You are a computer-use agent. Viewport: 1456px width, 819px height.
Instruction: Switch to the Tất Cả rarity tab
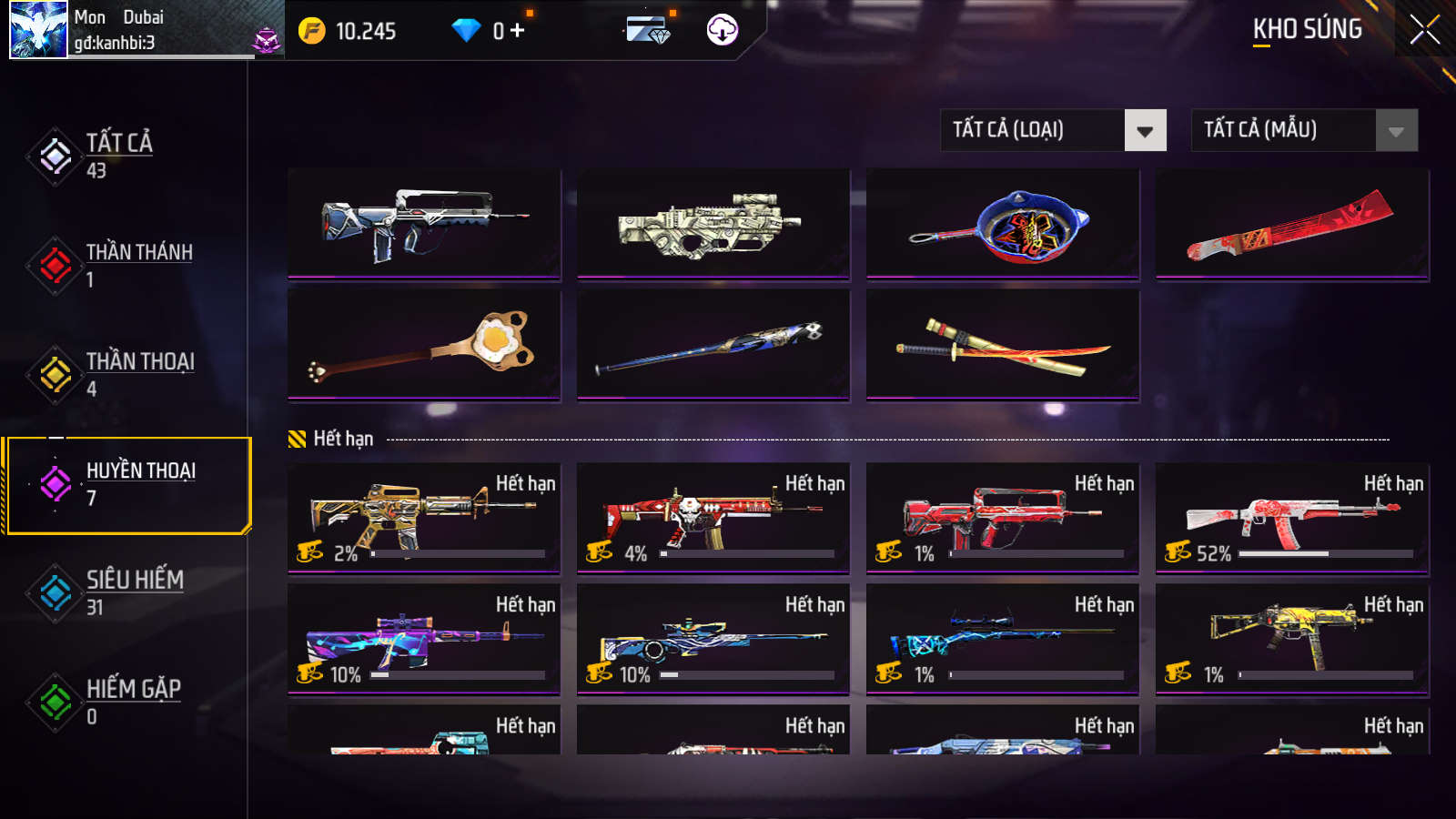(118, 156)
